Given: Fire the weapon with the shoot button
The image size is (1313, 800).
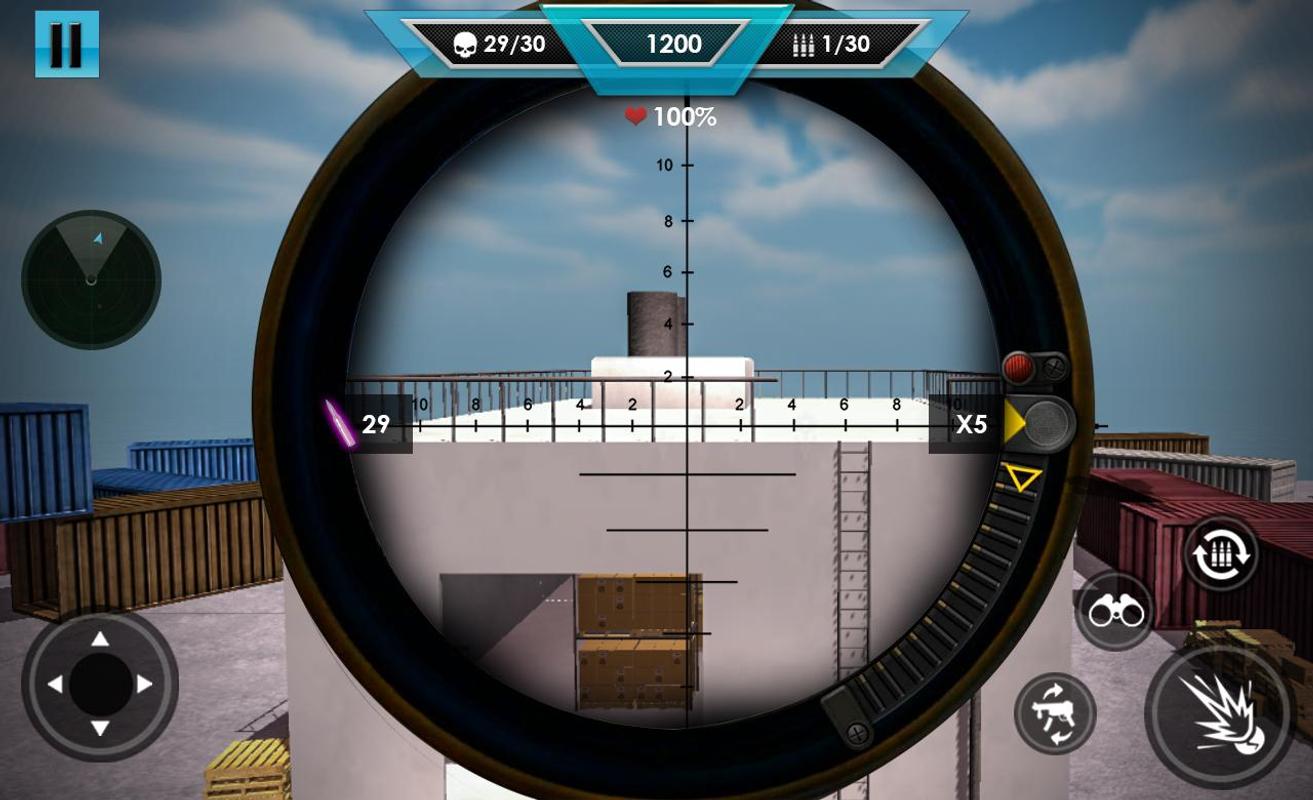Looking at the screenshot, I should point(1218,712).
